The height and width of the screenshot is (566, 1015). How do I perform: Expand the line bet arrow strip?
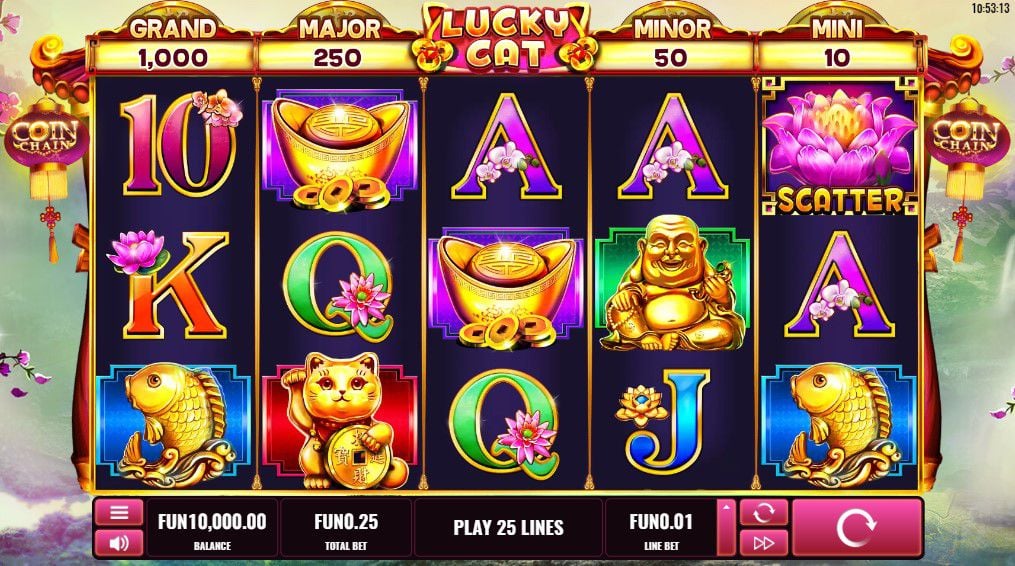pos(727,527)
